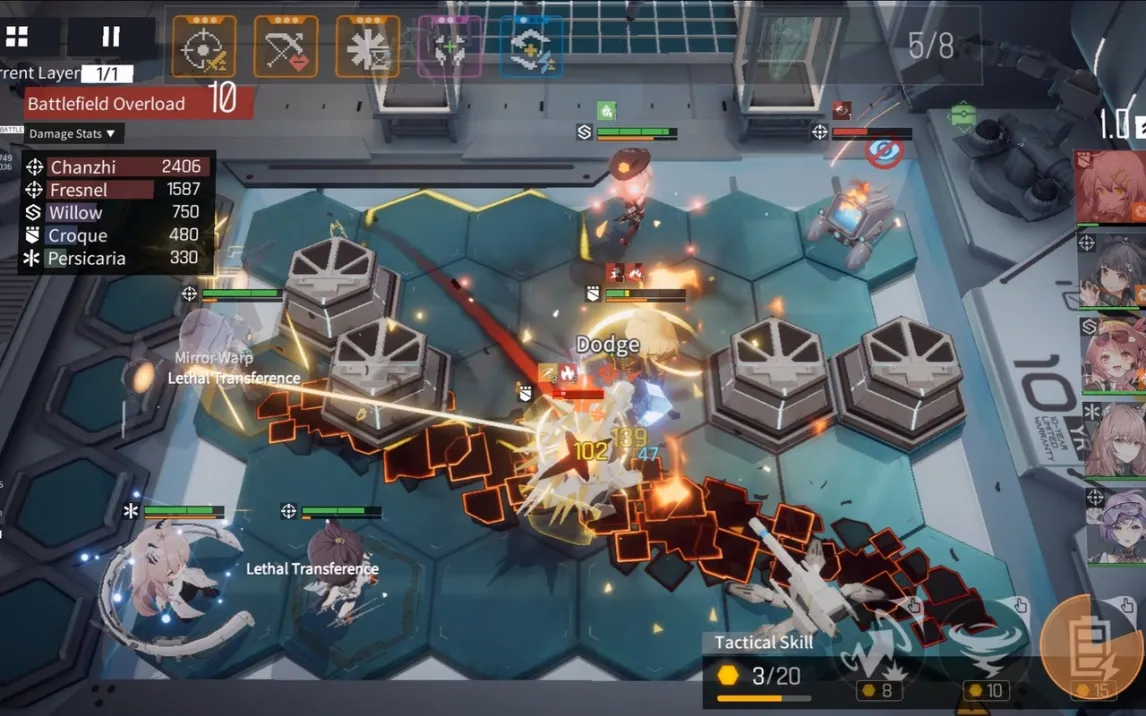The image size is (1146, 716).
Task: Select the blue chevrons buff card
Action: tap(530, 46)
